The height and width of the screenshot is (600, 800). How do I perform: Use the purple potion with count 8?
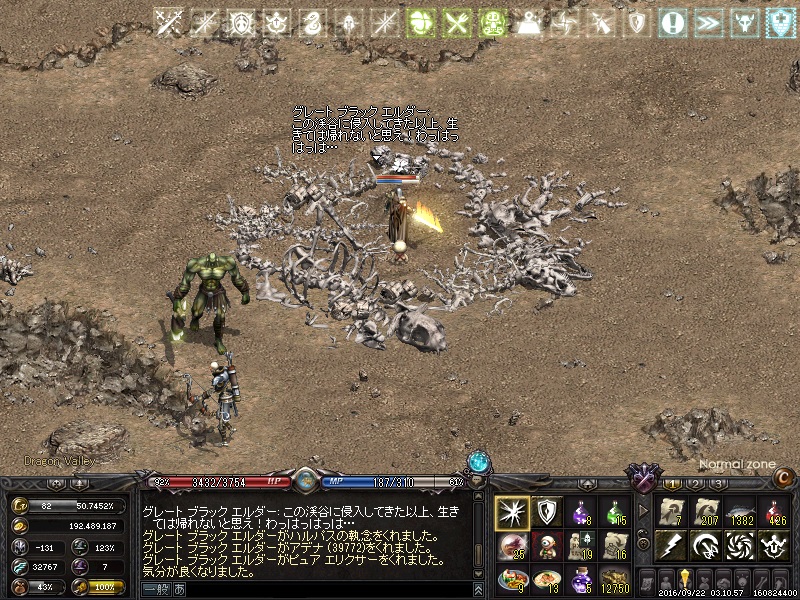coord(581,512)
